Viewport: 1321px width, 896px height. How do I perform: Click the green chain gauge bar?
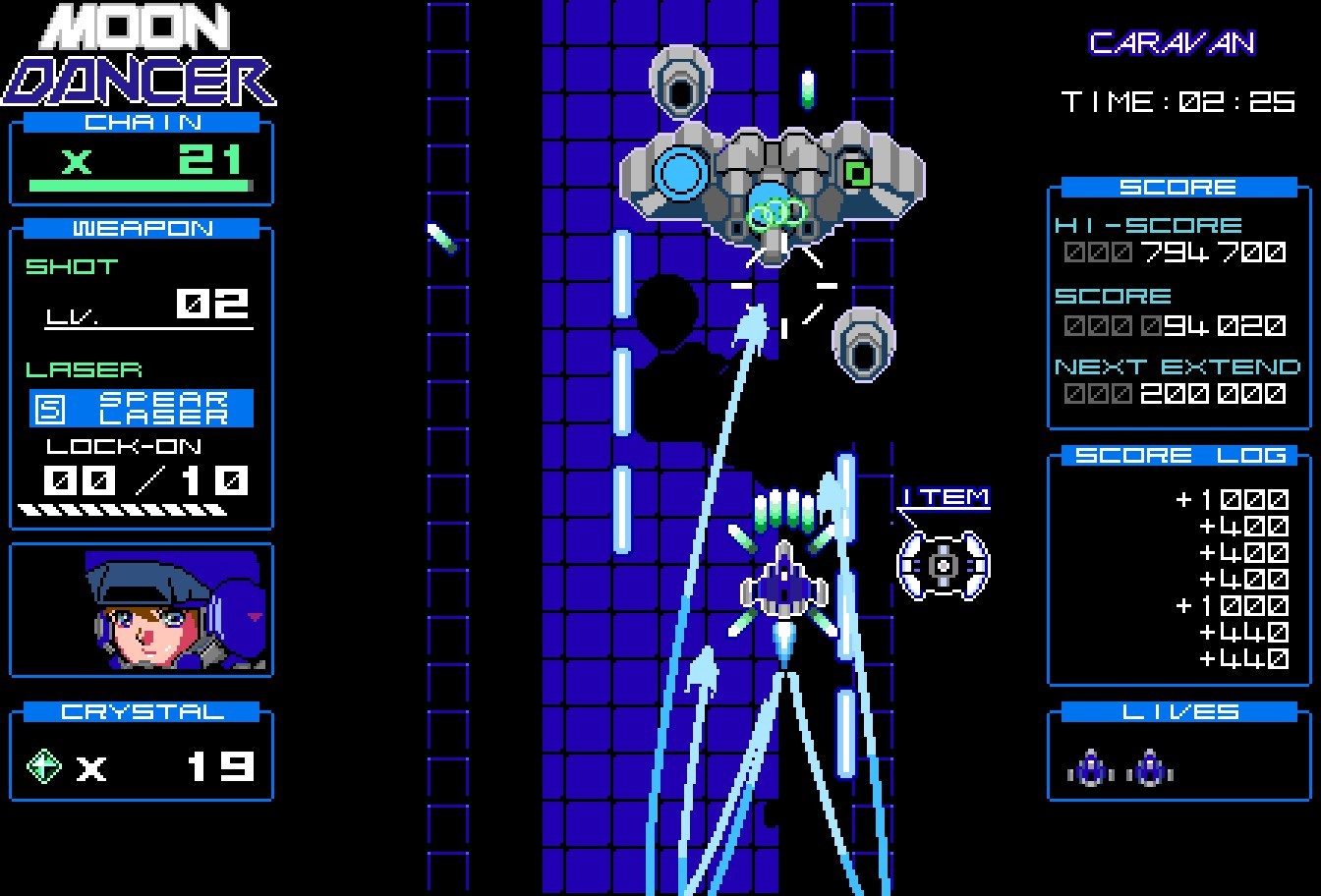click(141, 188)
